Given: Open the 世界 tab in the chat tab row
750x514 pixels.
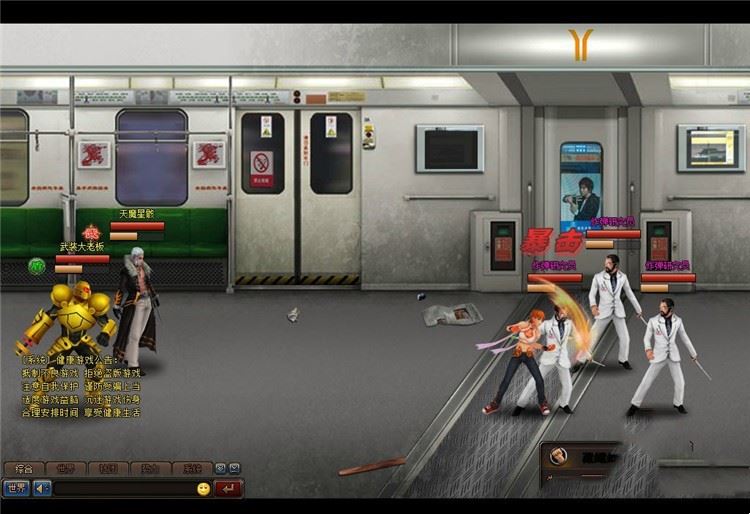Looking at the screenshot, I should click(x=66, y=468).
